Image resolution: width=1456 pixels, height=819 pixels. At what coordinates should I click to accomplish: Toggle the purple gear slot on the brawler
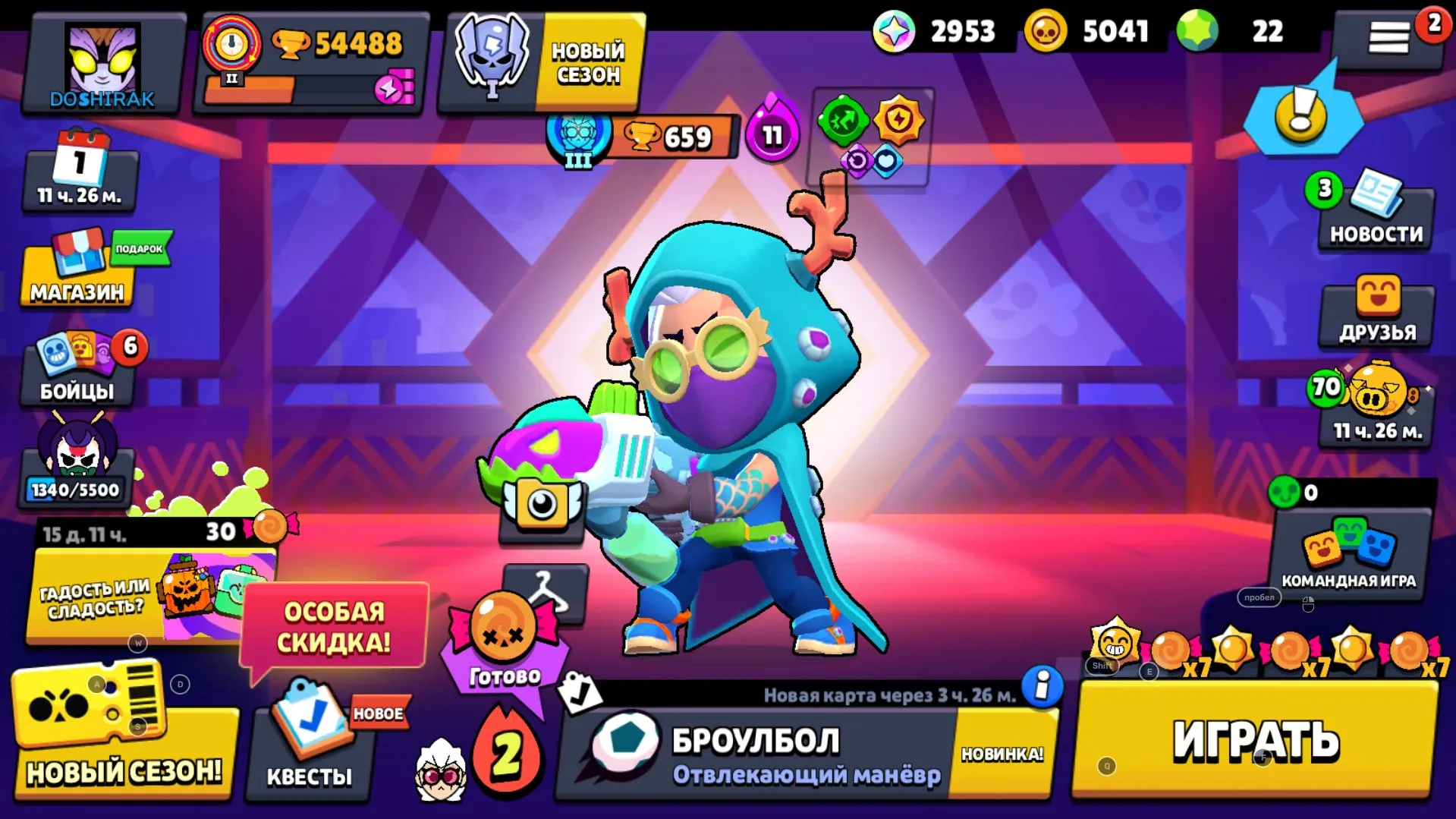(x=856, y=157)
